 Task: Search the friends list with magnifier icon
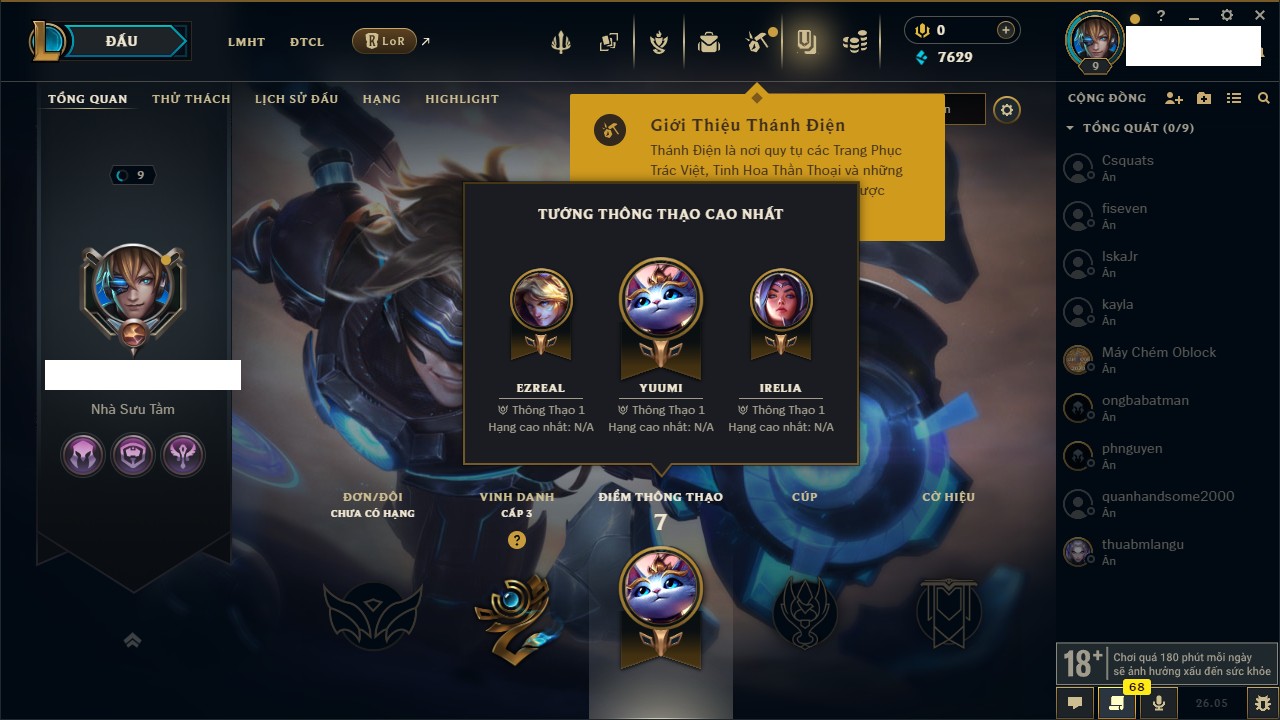1264,98
